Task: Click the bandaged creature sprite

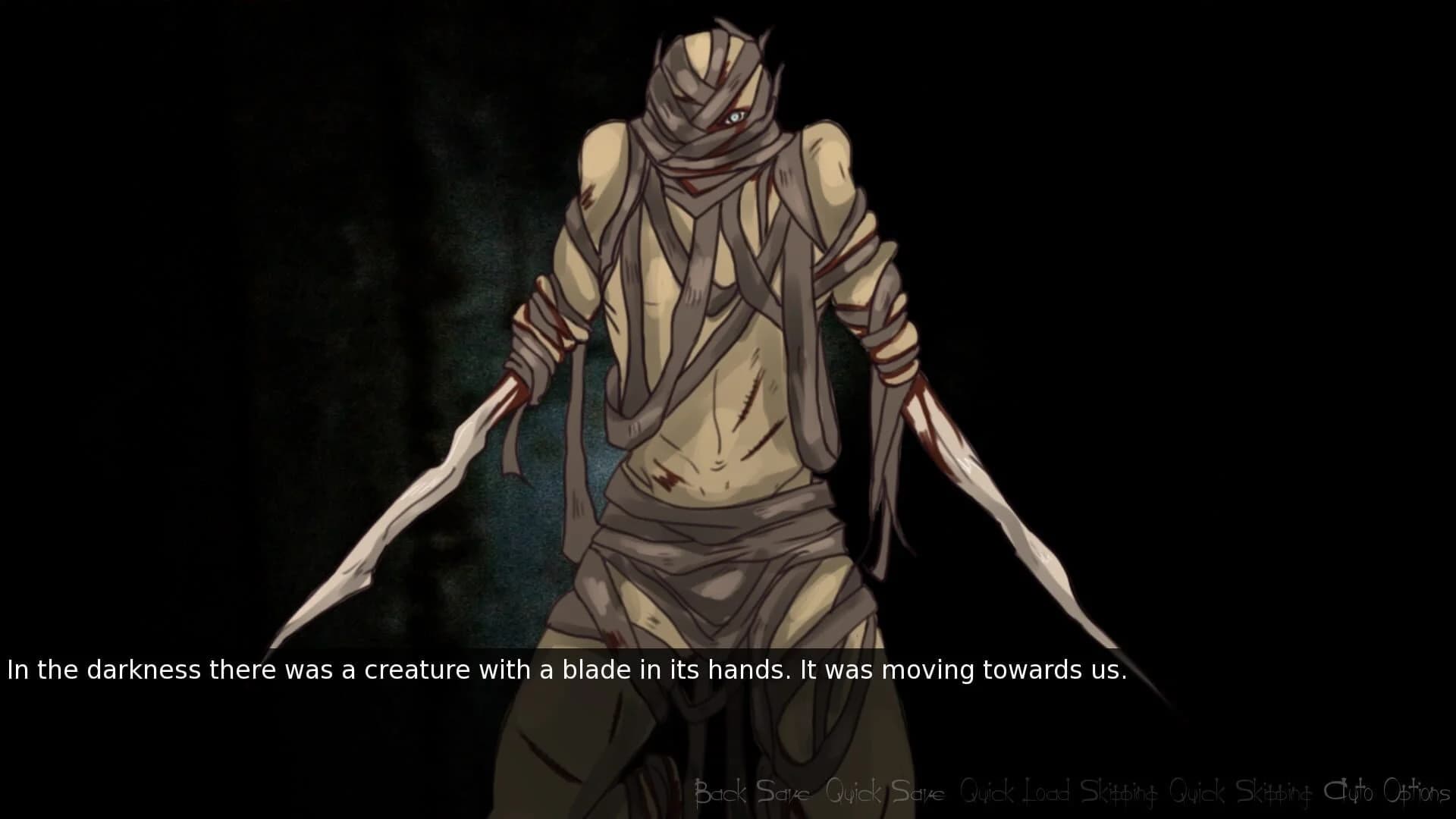Action: pos(720,341)
